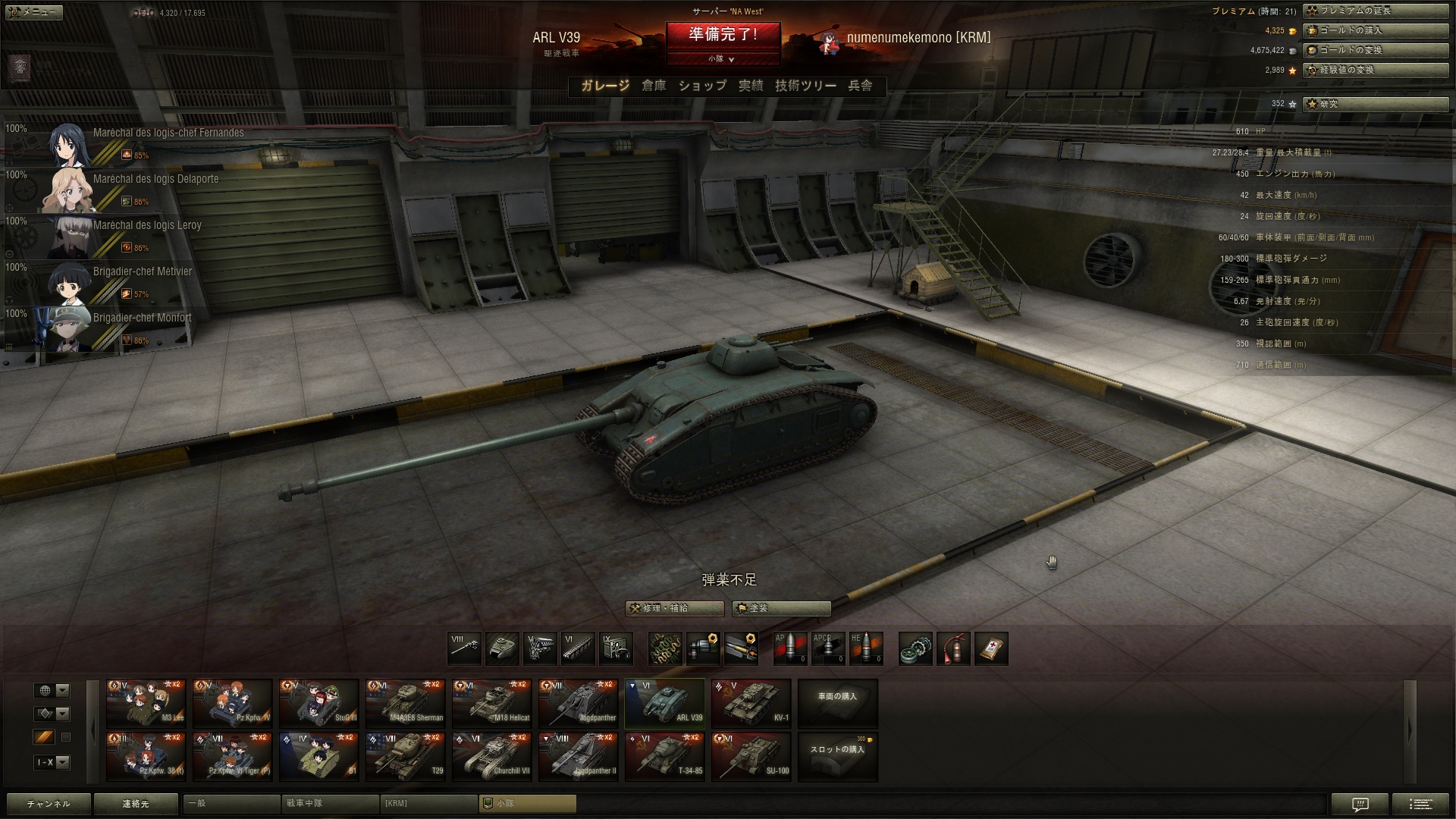1456x819 pixels.
Task: Select the fire extinguisher consumable slot
Action: point(953,649)
